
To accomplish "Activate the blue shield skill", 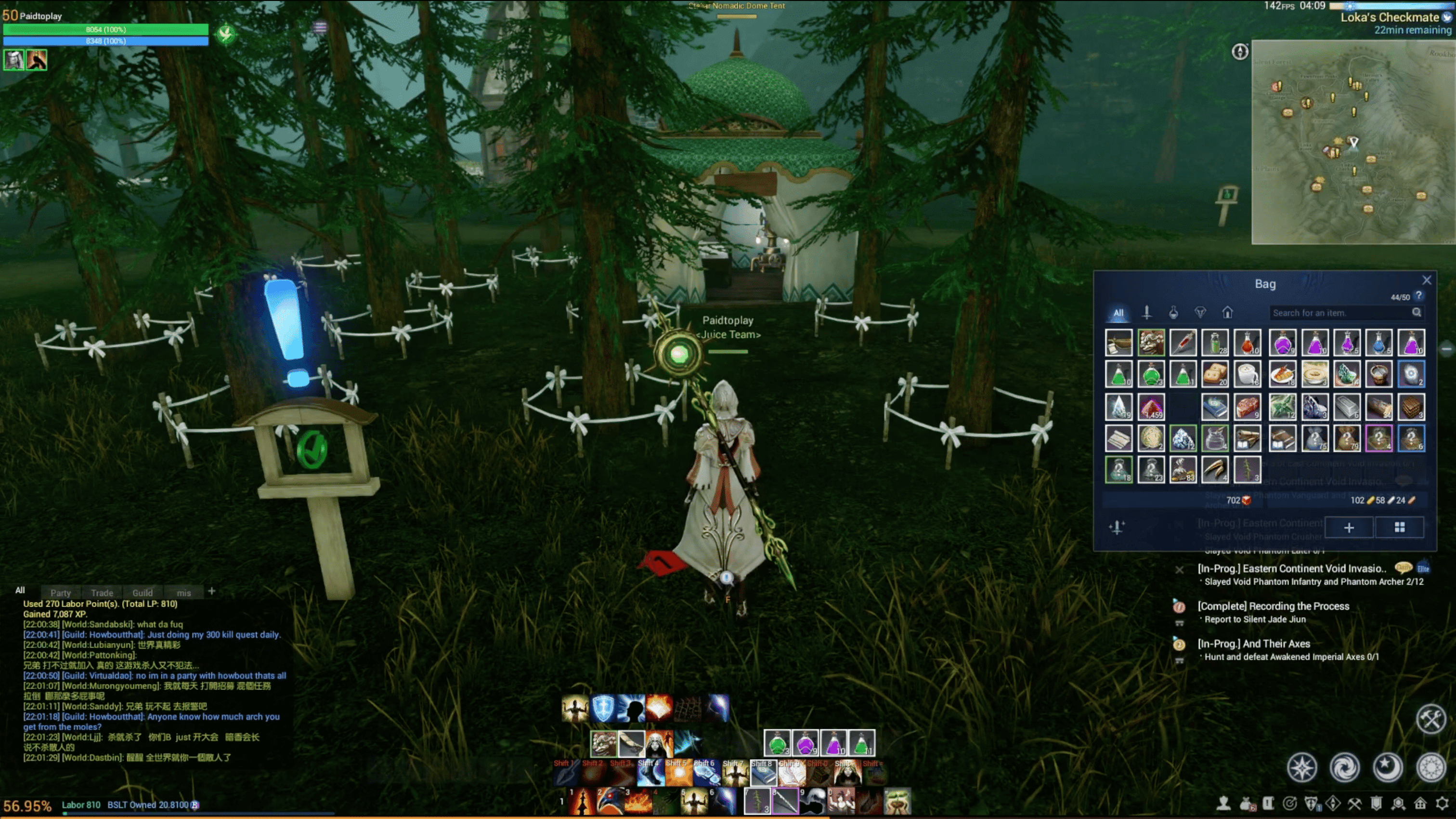I will coord(602,708).
